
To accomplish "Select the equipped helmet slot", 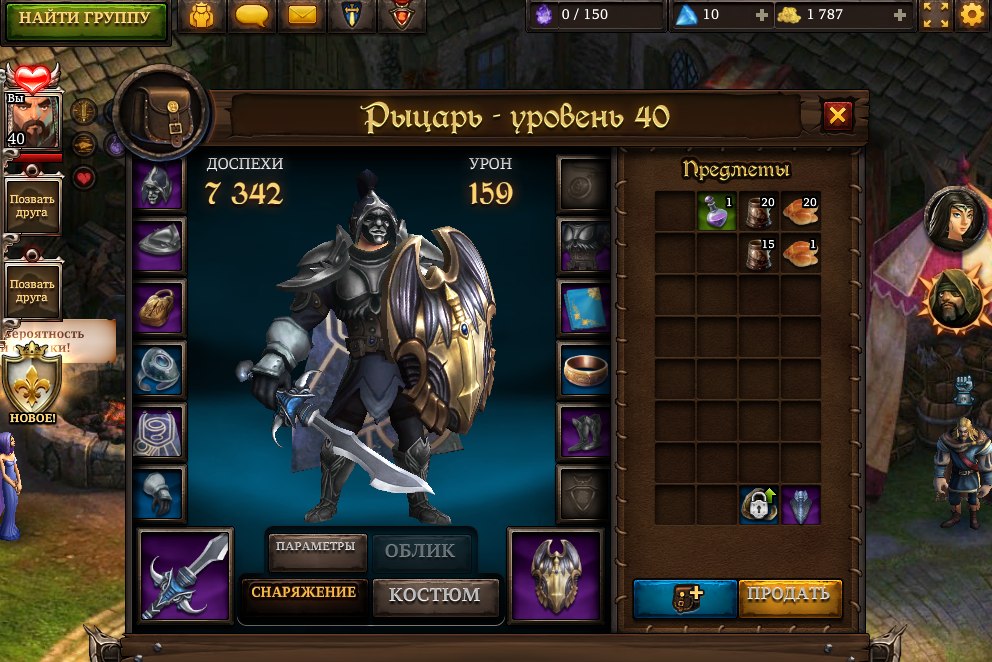I will [x=159, y=184].
